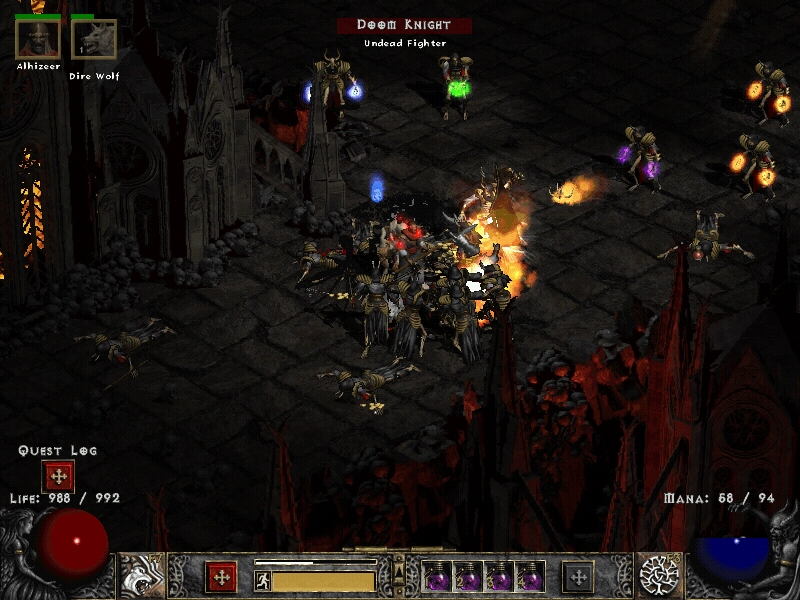Click the grey new skill points button
Screen dimensions: 800x600
tap(577, 577)
